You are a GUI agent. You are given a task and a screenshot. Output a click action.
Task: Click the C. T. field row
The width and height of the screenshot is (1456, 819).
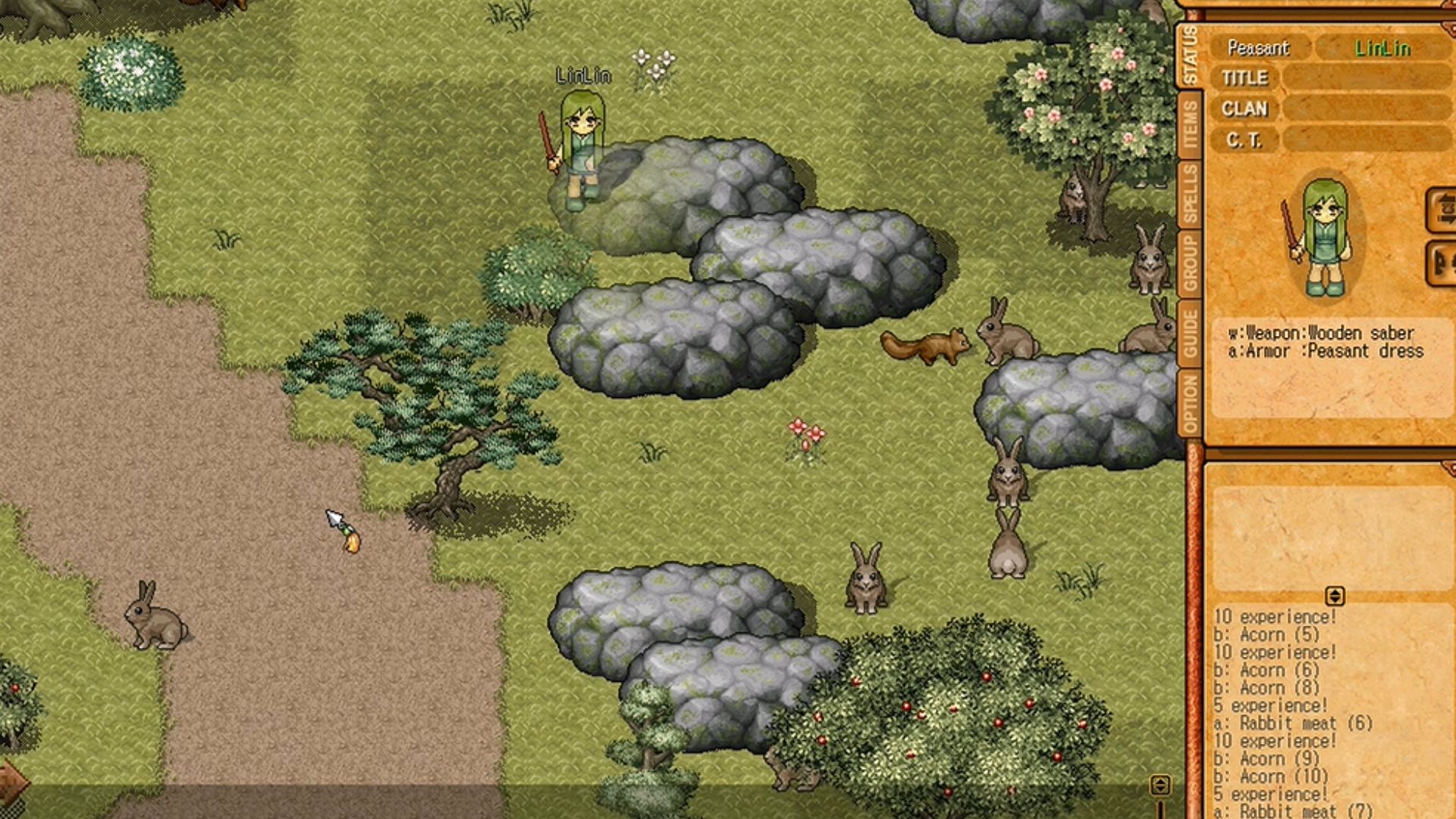coord(1367,140)
